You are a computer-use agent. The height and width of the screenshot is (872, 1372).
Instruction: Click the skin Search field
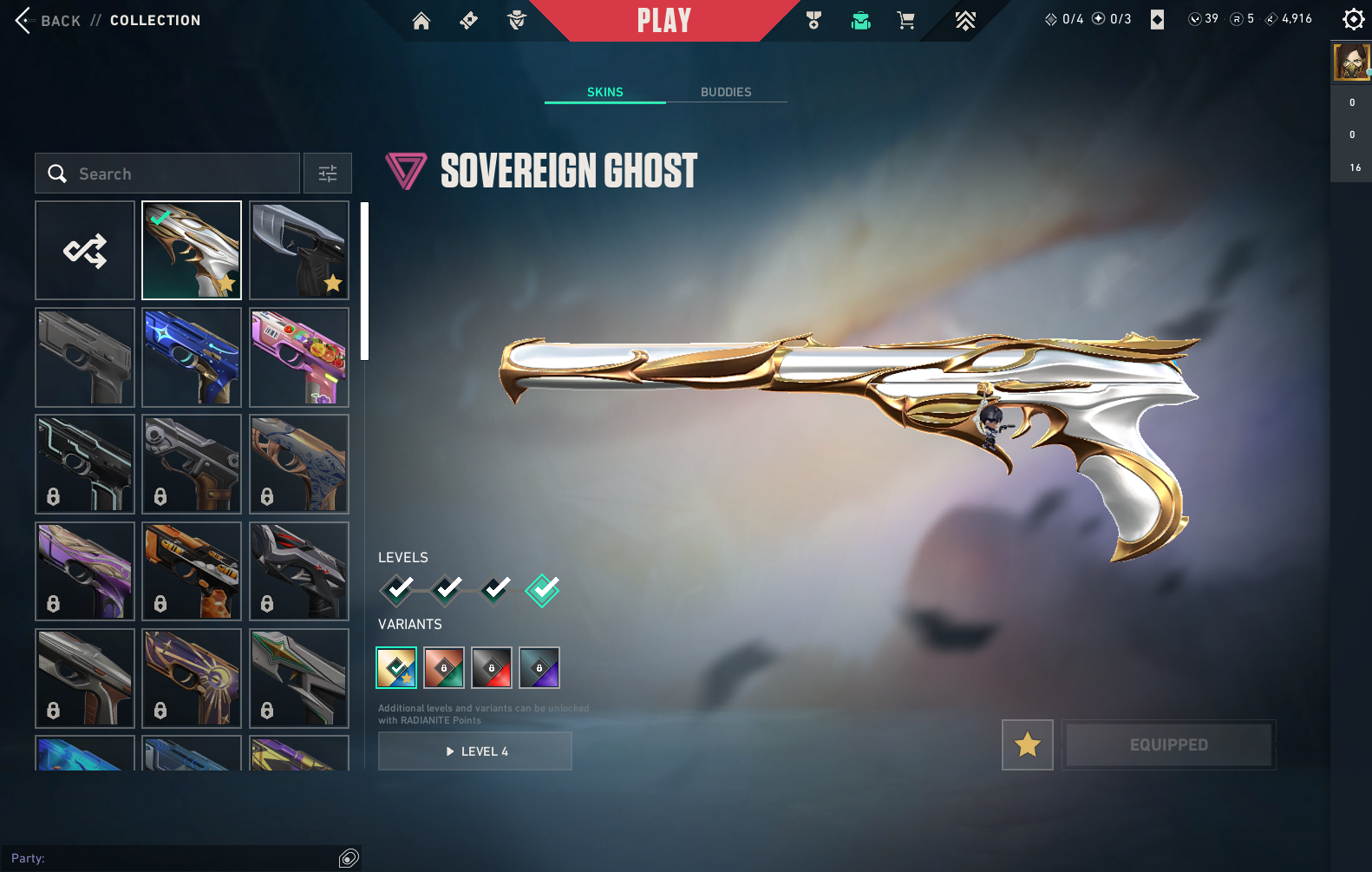167,174
